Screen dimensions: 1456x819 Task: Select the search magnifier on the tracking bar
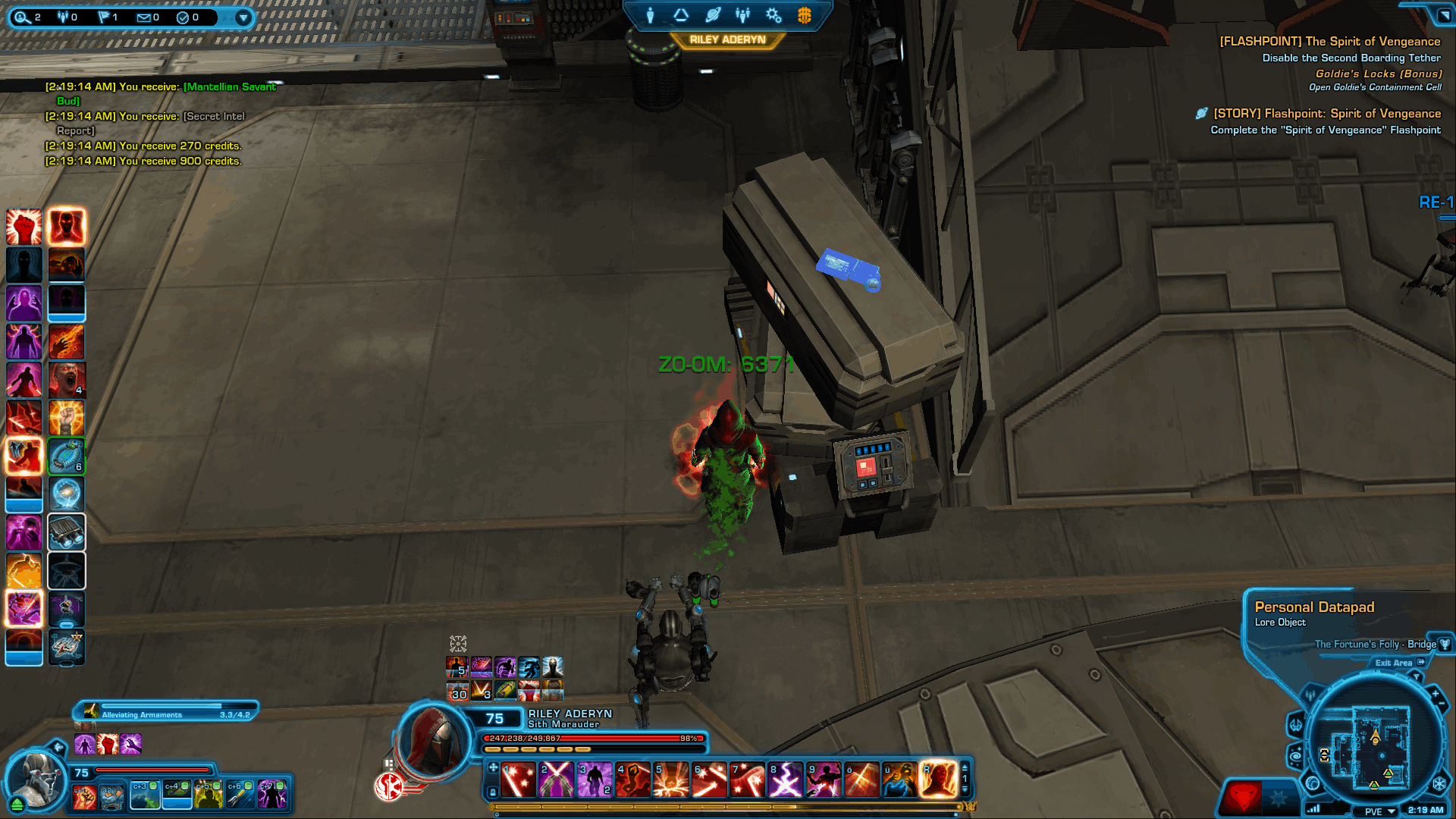21,17
